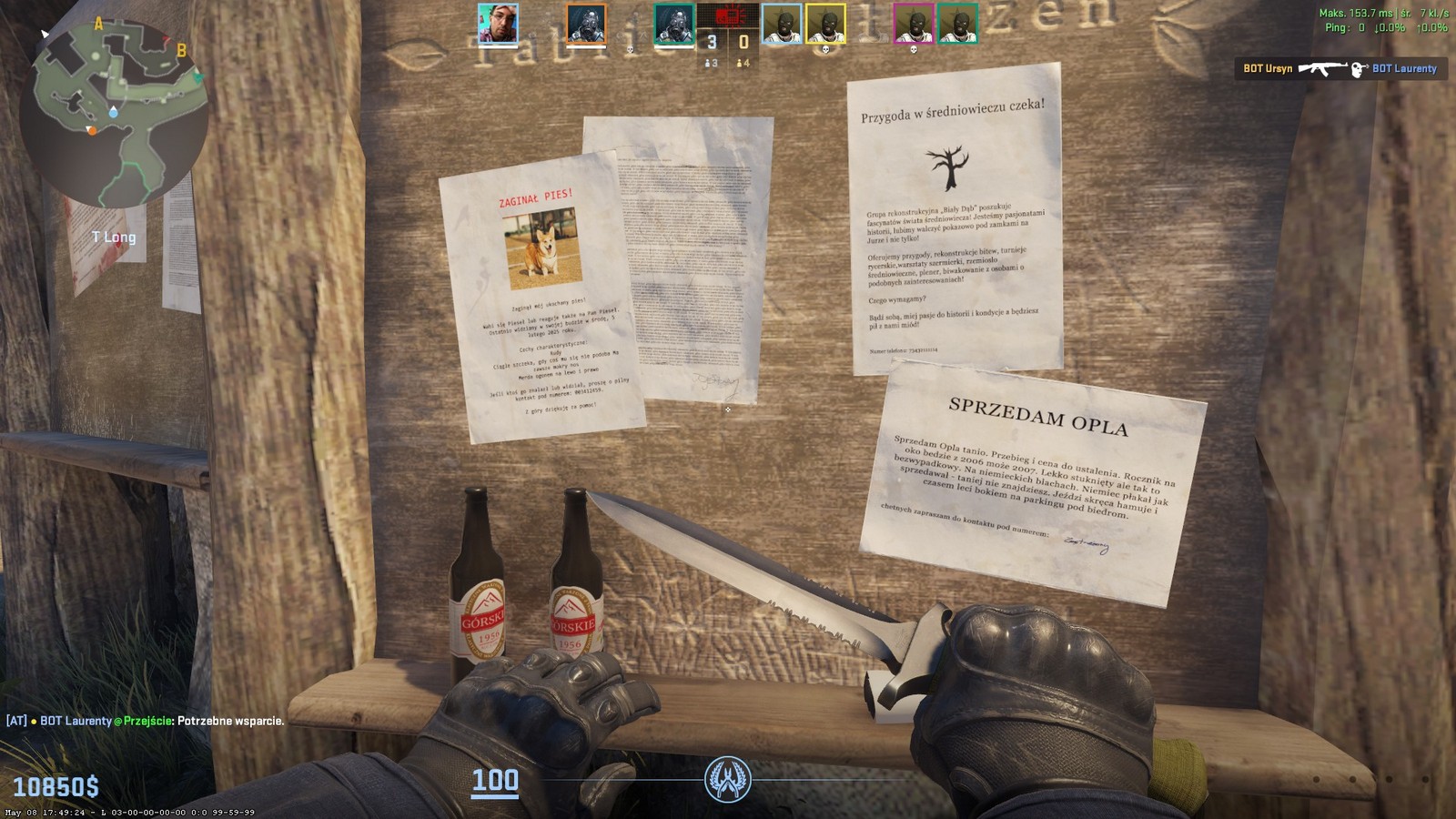Click the red planted bomb icon
This screenshot has height=819, width=1456.
point(728,16)
